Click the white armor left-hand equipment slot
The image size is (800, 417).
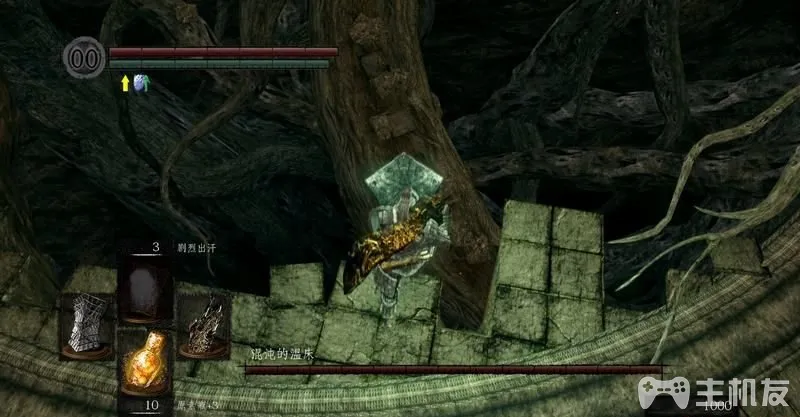pos(86,325)
